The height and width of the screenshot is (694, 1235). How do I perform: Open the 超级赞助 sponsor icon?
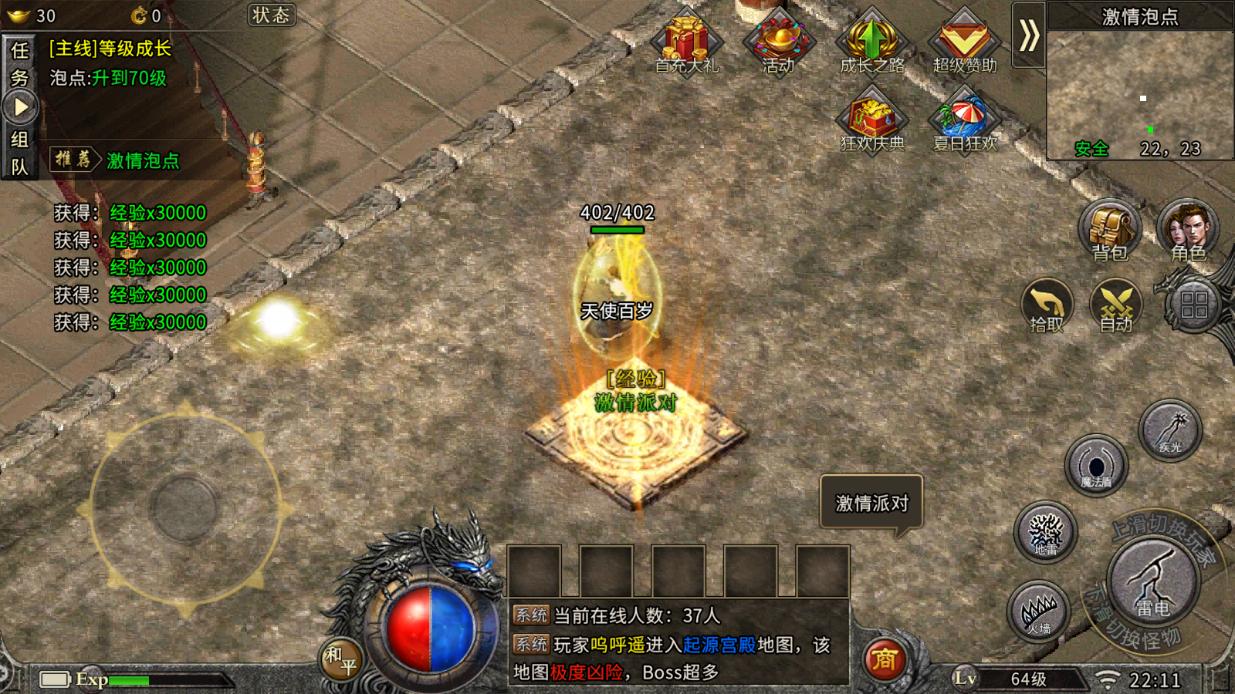(x=964, y=42)
